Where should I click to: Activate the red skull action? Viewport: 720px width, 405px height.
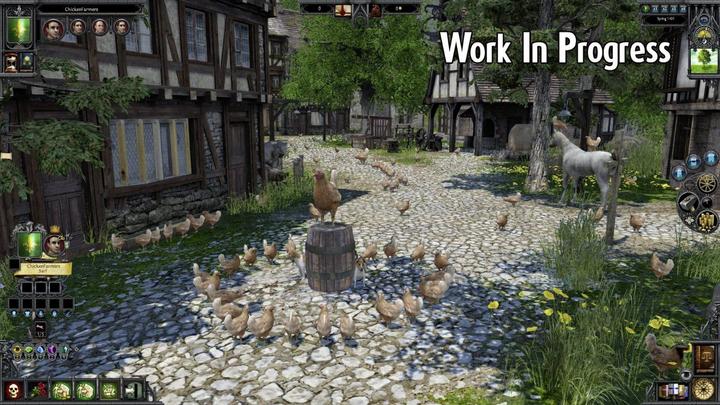point(16,390)
